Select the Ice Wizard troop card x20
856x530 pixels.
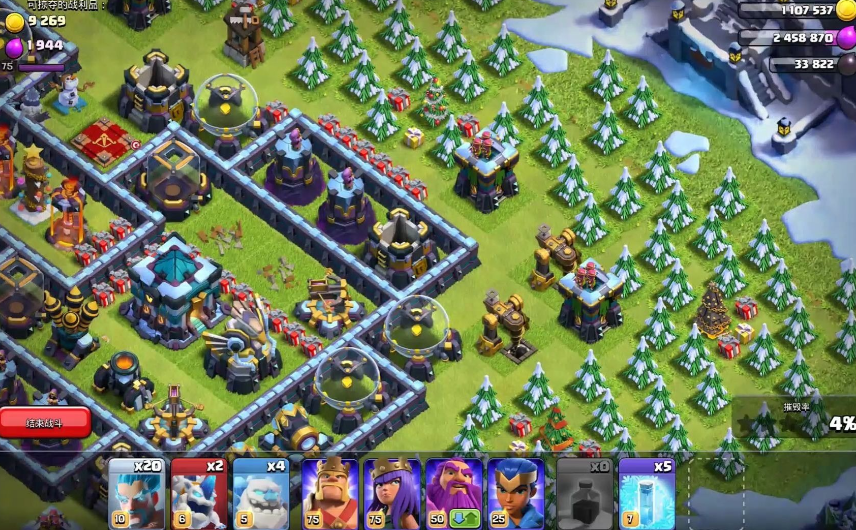(136, 493)
